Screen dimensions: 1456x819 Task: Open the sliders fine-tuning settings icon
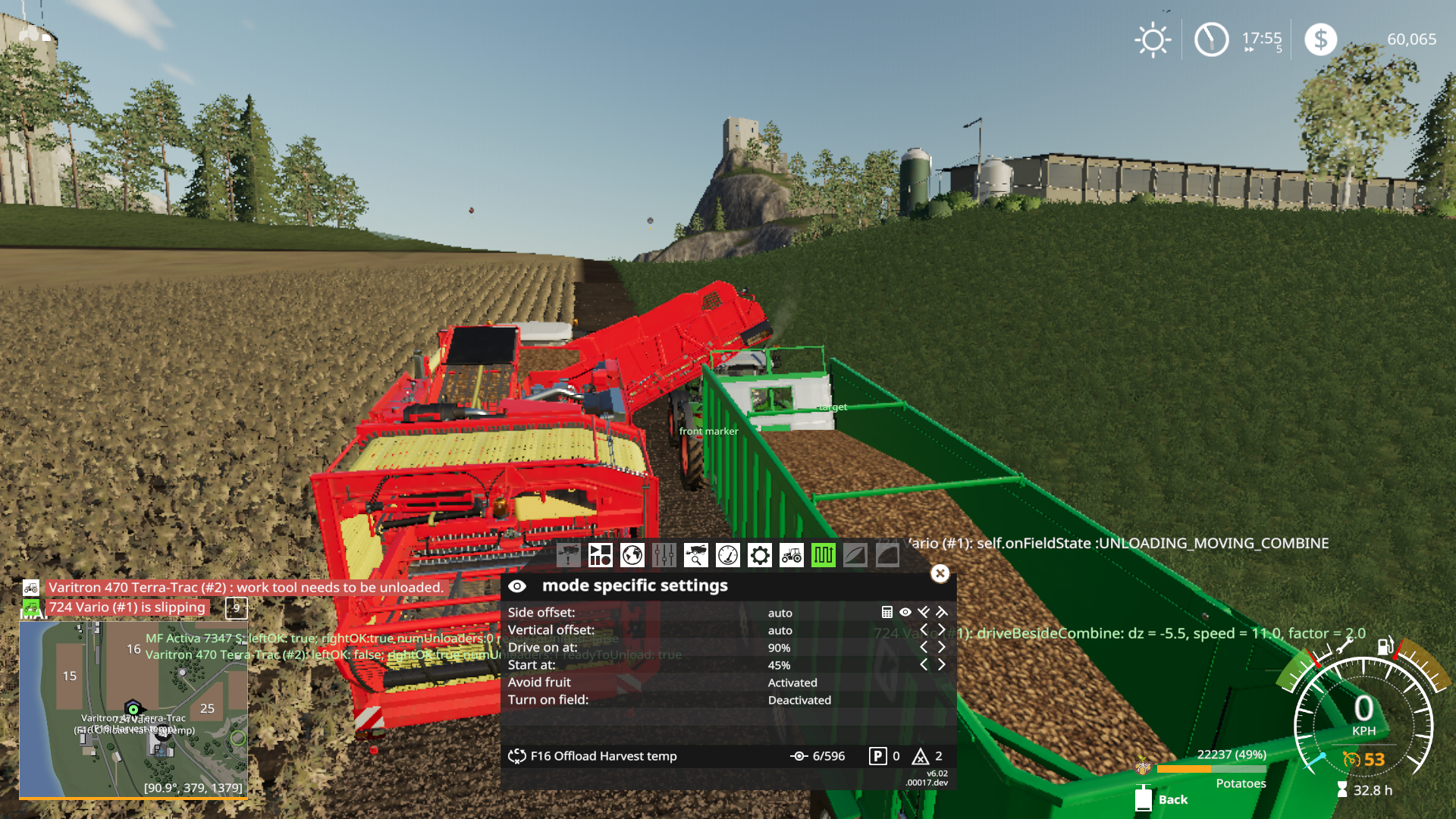664,556
